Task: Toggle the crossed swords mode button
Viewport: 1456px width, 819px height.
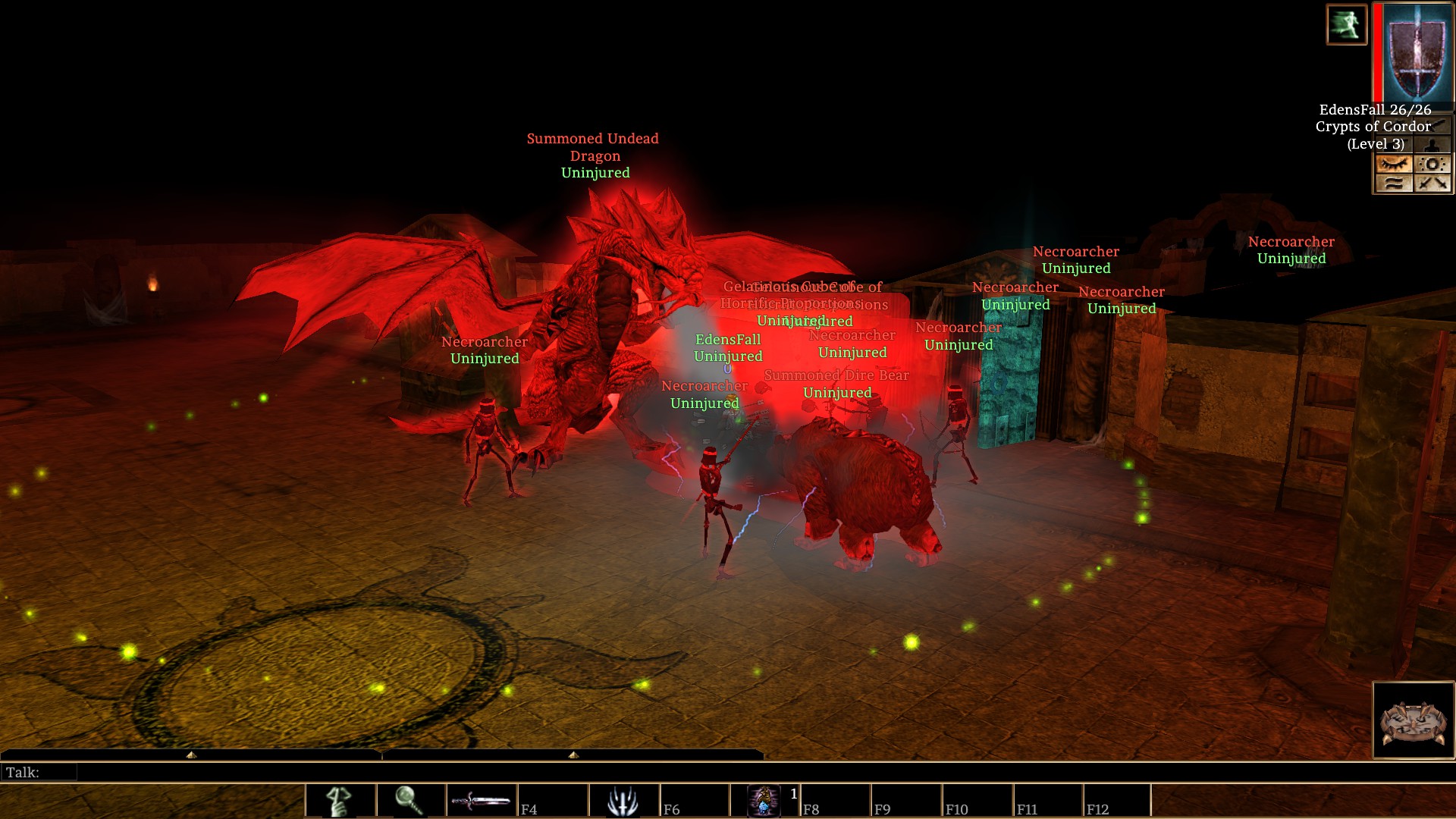Action: [x=1432, y=183]
